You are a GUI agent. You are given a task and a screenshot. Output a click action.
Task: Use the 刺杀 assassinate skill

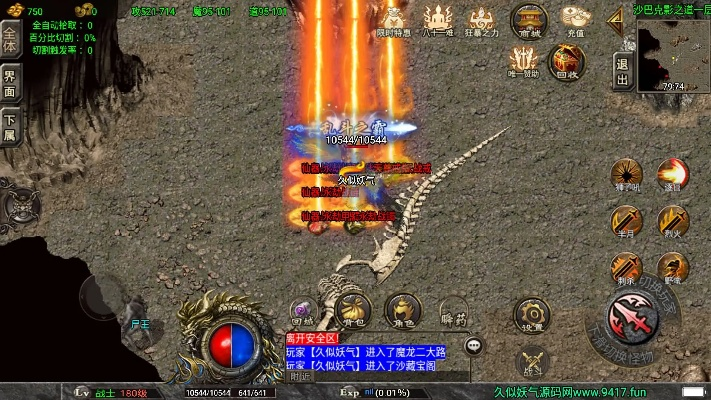(x=627, y=267)
